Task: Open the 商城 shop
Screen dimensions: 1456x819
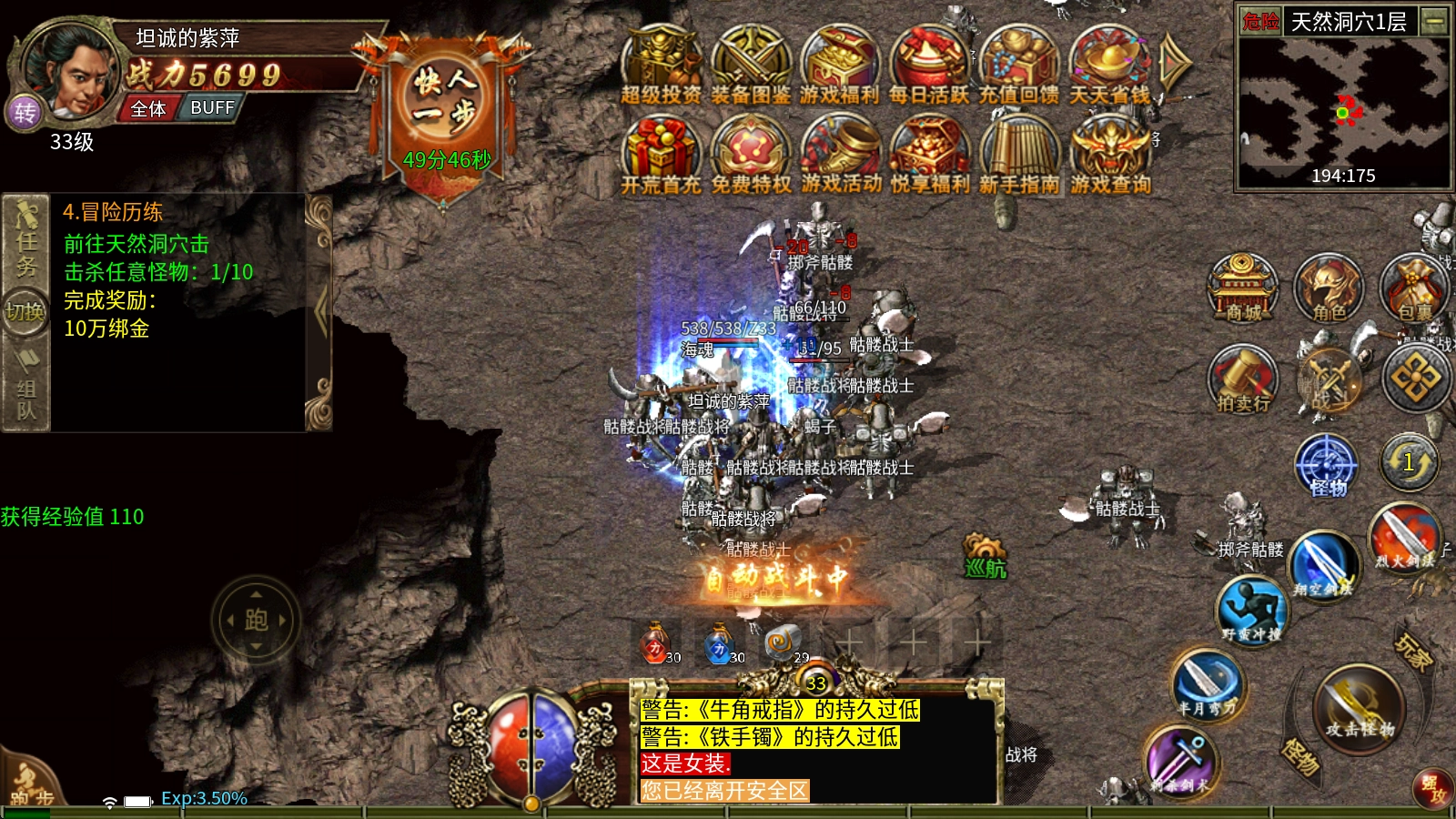Action: tap(1243, 288)
